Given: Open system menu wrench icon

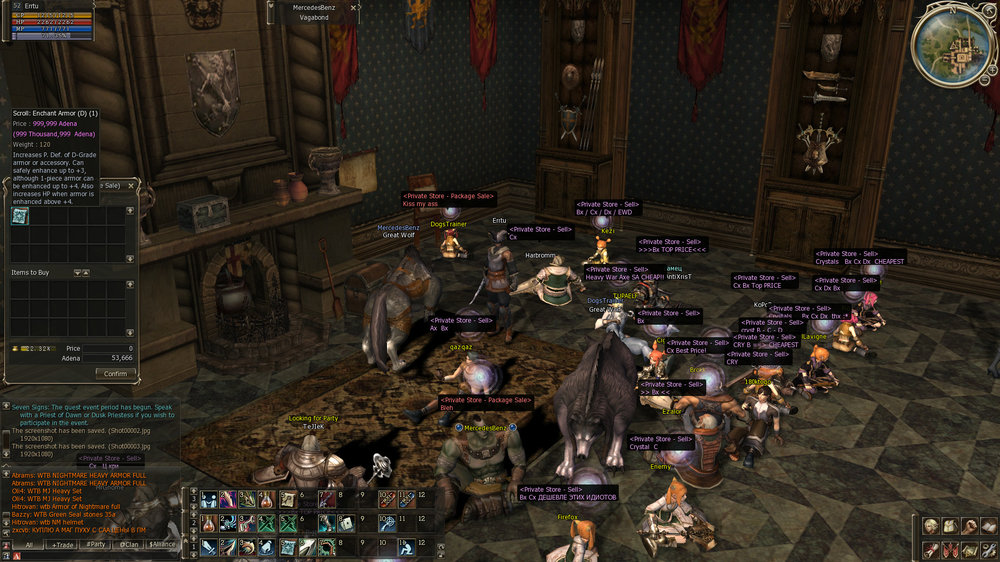Looking at the screenshot, I should 987,548.
